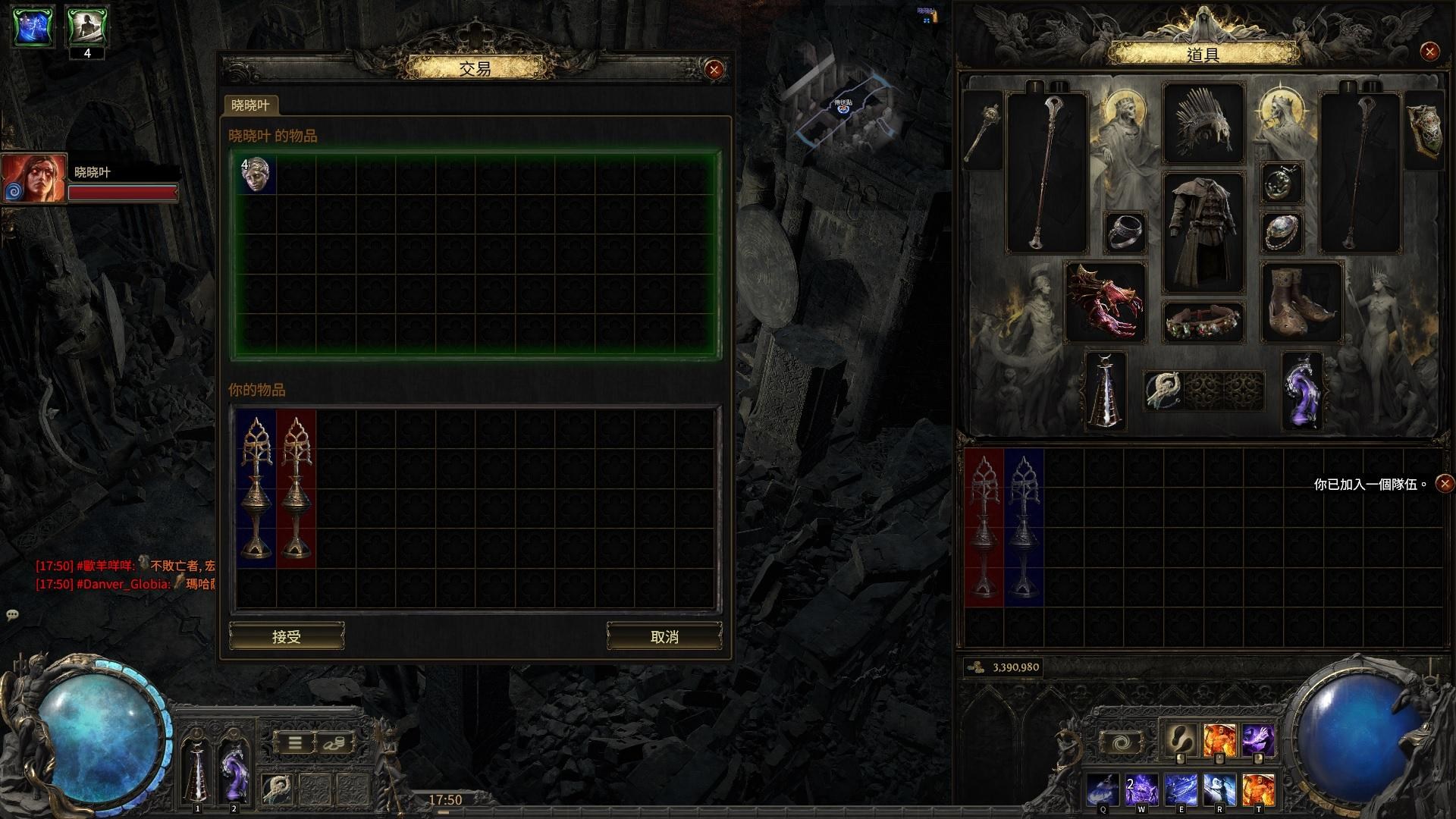Accept the trade with 接受 button

point(287,636)
